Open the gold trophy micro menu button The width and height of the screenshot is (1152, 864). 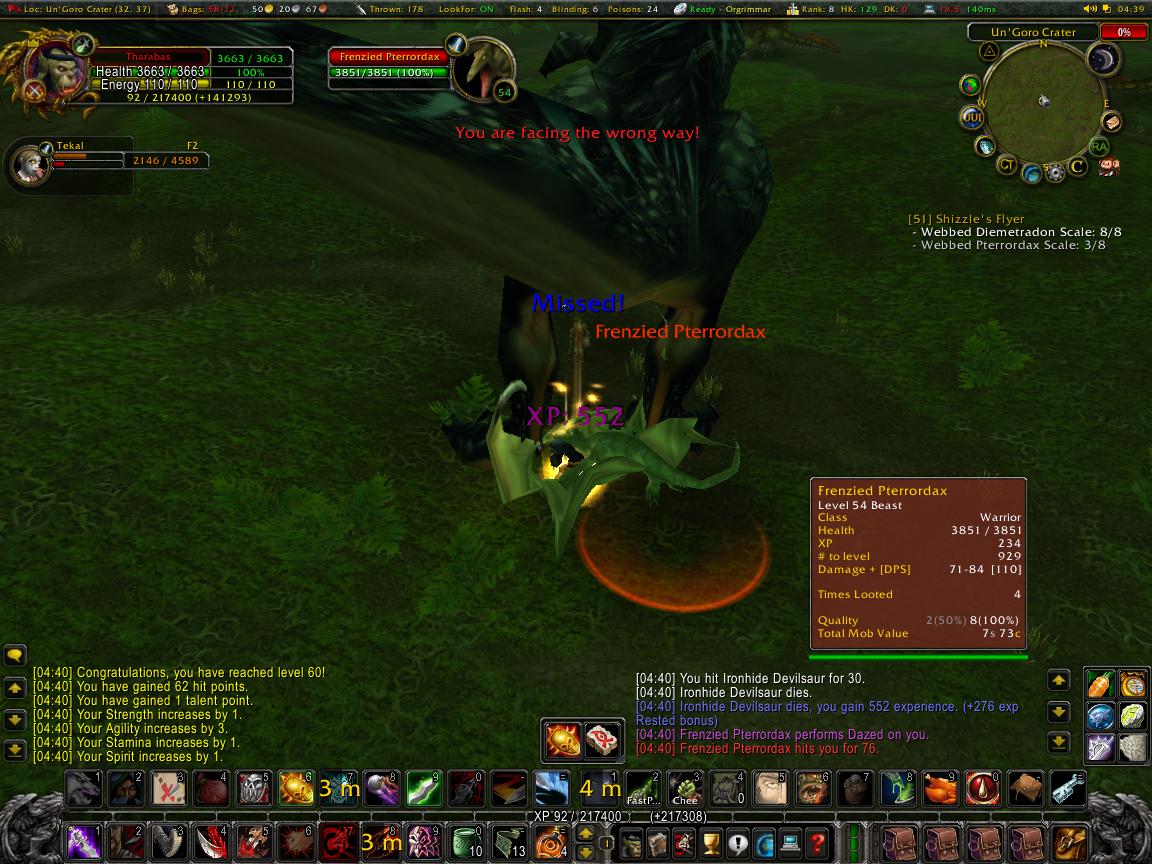[711, 842]
